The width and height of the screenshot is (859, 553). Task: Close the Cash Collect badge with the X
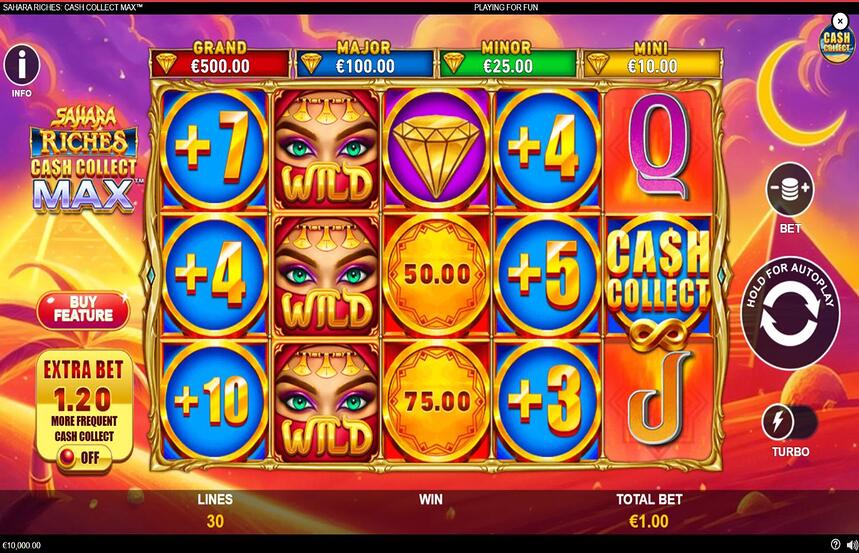point(839,20)
